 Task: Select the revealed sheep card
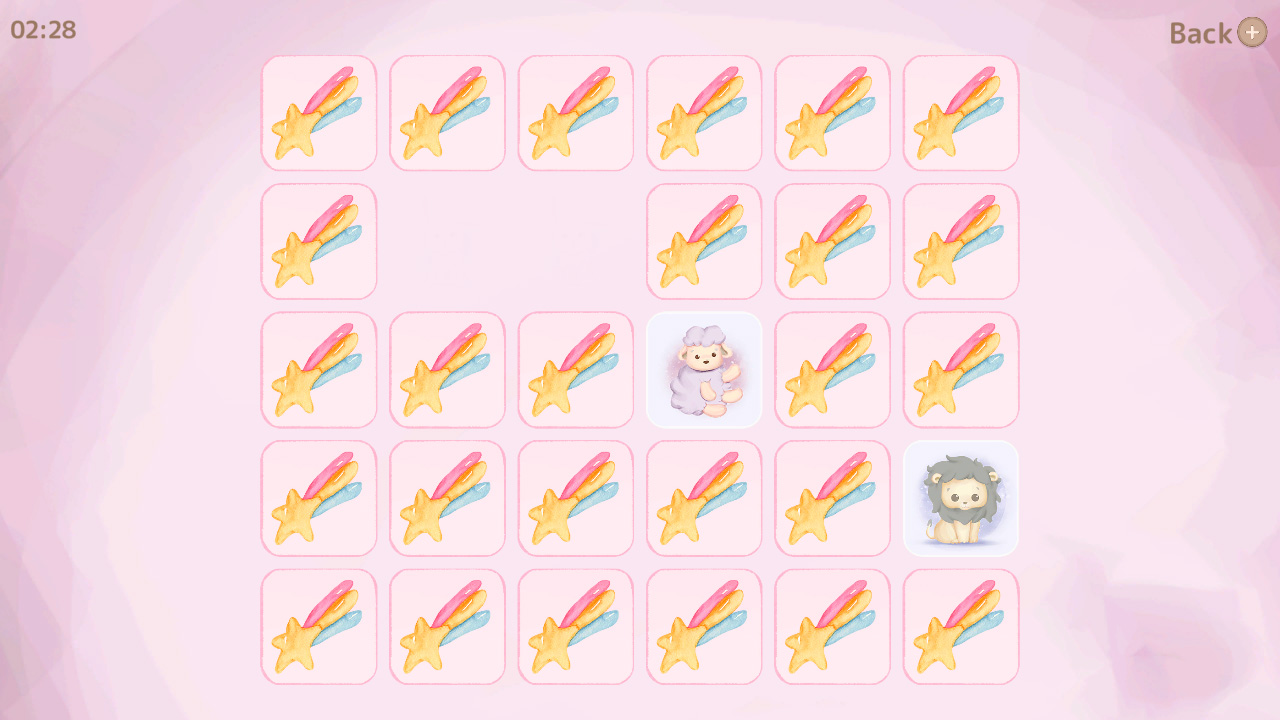pyautogui.click(x=704, y=370)
